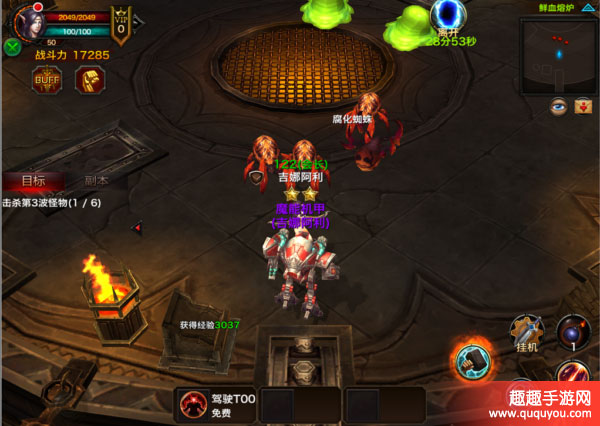Image resolution: width=600 pixels, height=426 pixels.
Task: Switch to the 目标 tab
Action: (32, 181)
